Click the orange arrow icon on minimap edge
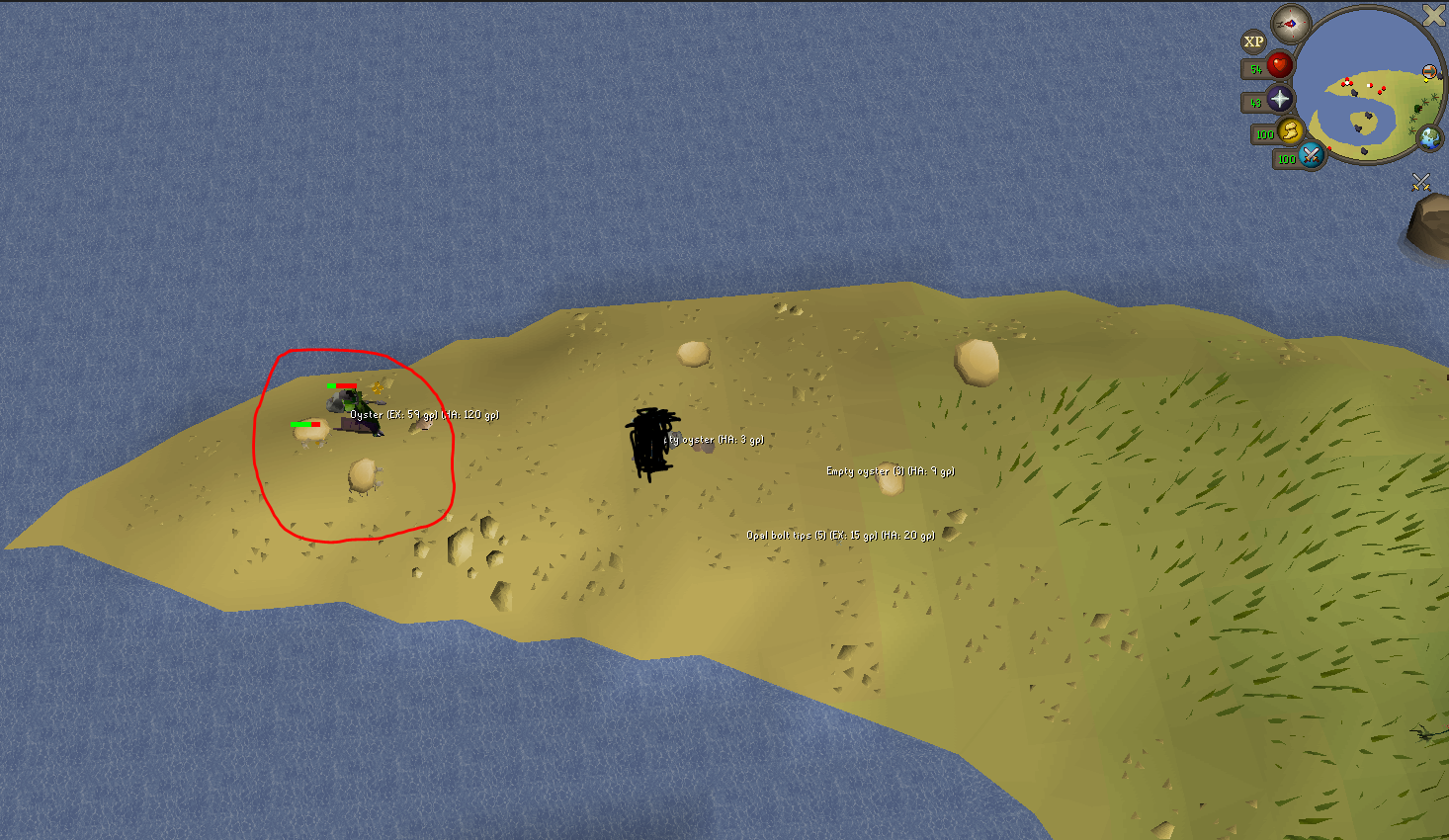The width and height of the screenshot is (1449, 840). point(1429,71)
